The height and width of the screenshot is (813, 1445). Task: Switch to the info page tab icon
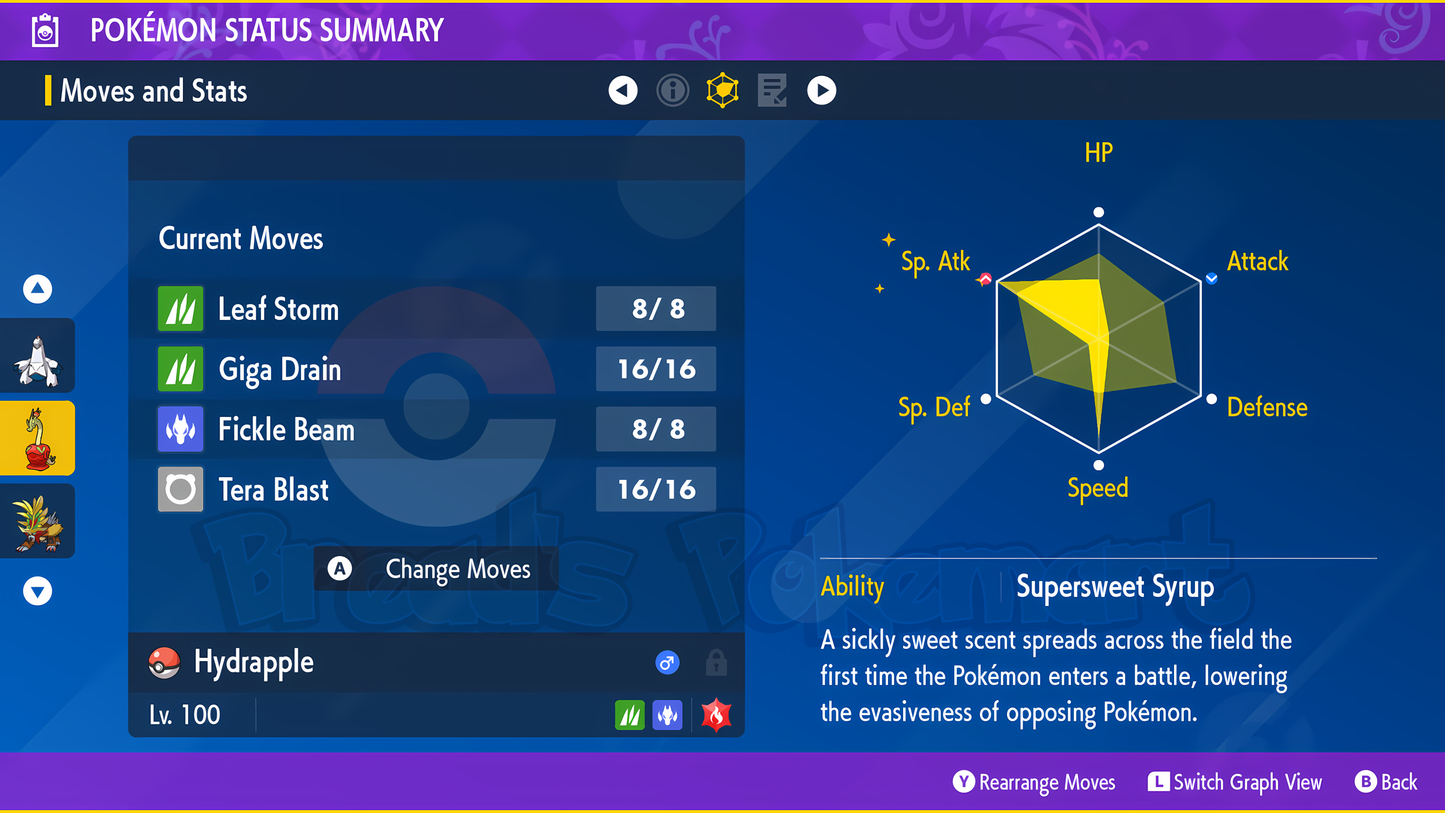(x=673, y=91)
